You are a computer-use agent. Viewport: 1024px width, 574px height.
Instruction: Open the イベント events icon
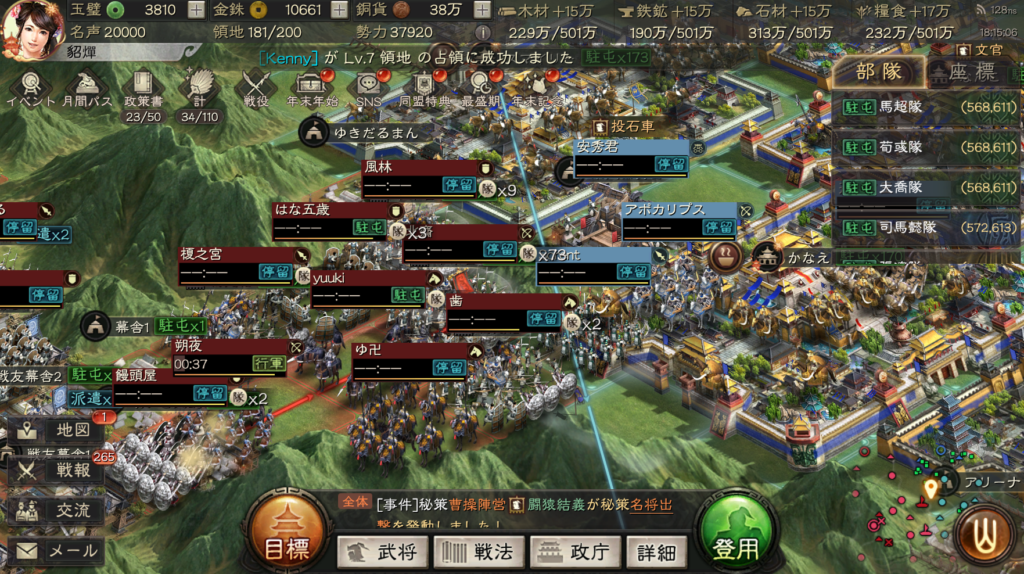(x=32, y=88)
